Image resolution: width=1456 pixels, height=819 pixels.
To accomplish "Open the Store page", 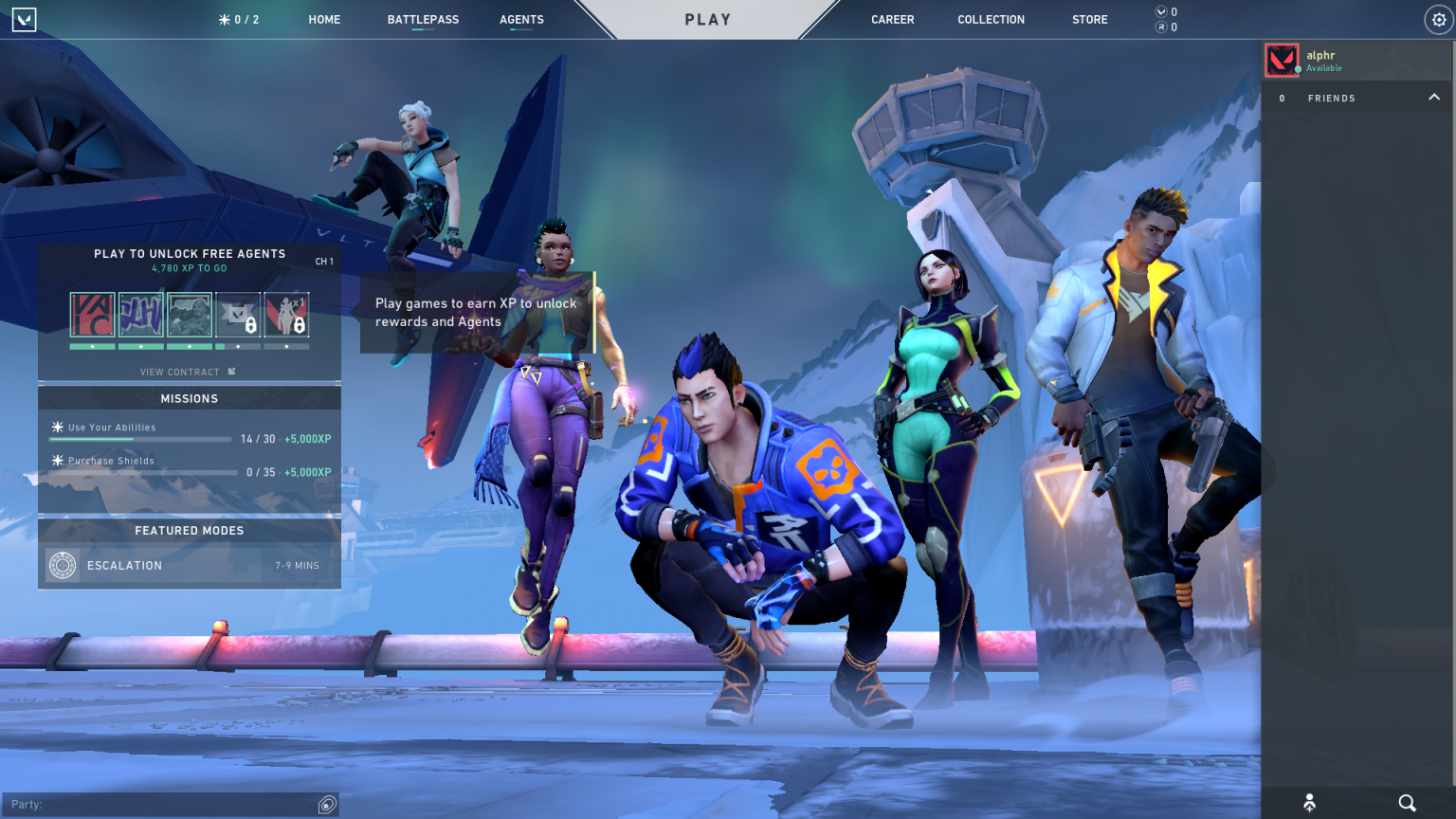I will 1089,19.
